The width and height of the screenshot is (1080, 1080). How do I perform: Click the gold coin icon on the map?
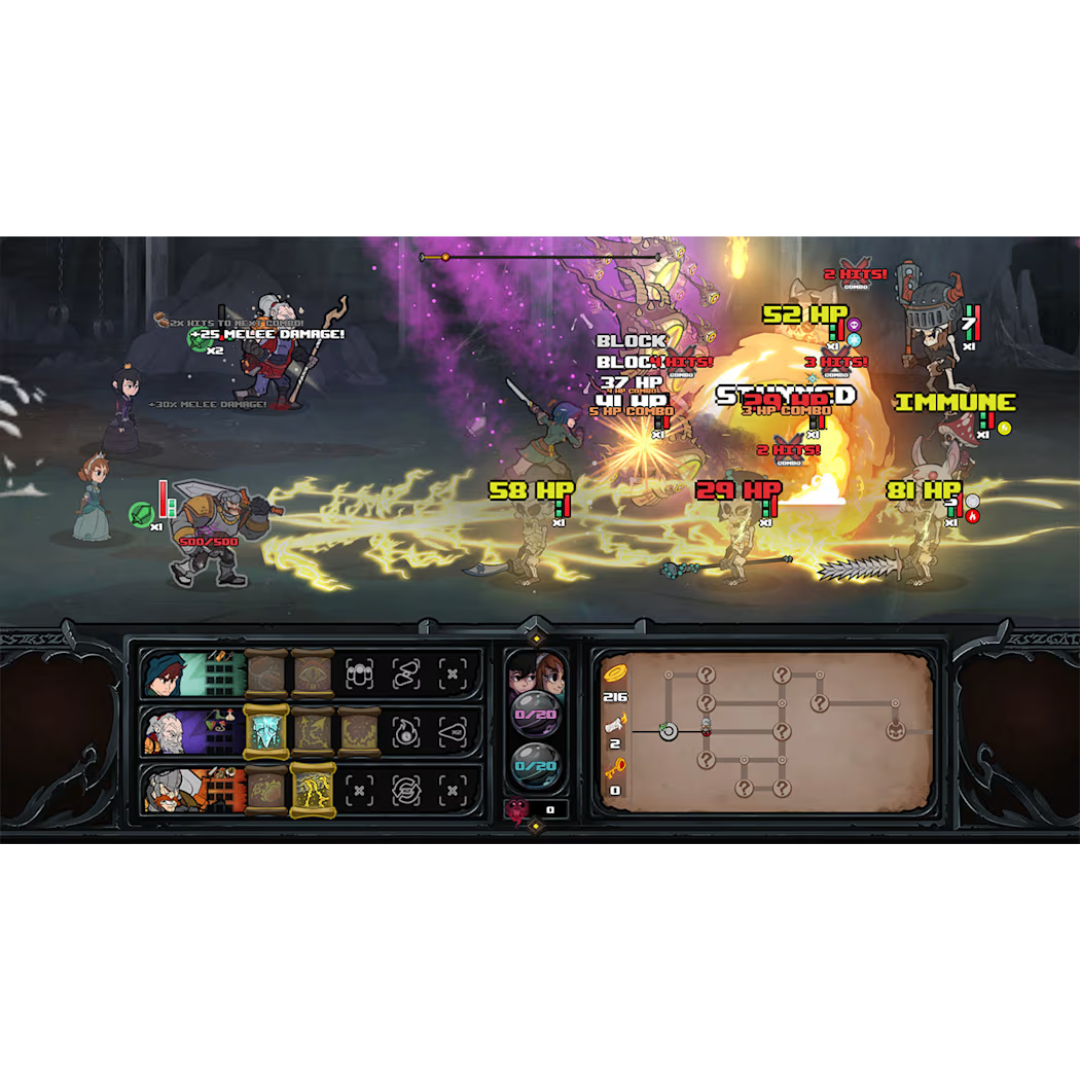[x=613, y=673]
